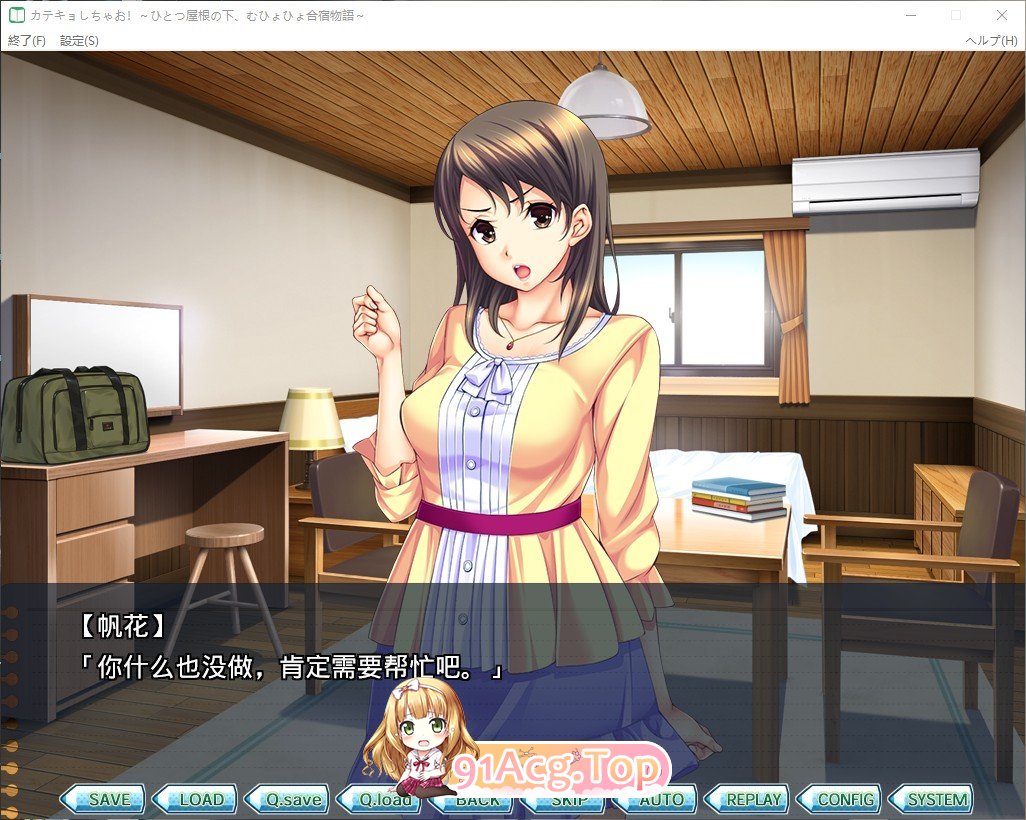
Task: Open the 終了(F) menu
Action: pyautogui.click(x=27, y=41)
